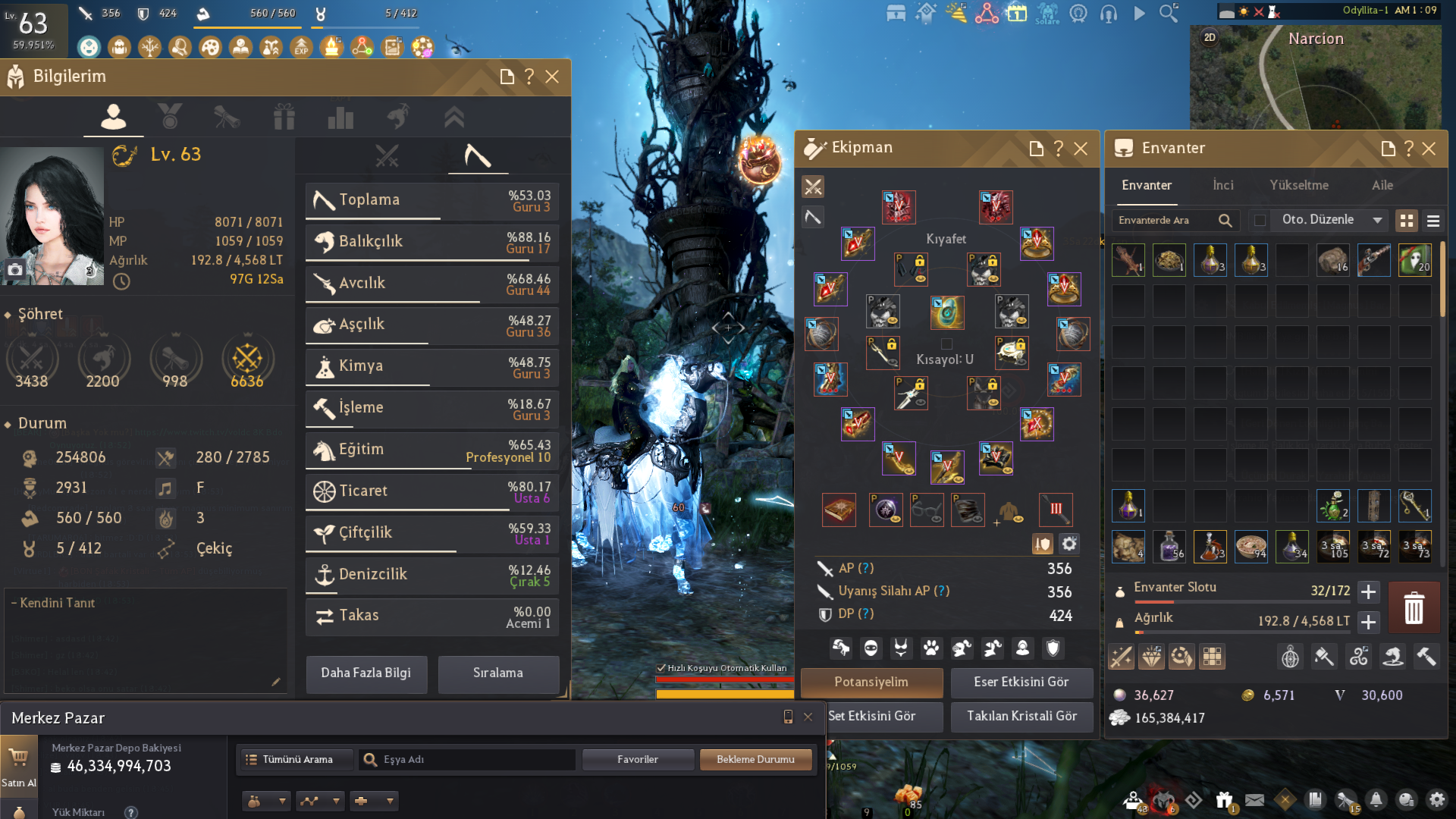This screenshot has width=1456, height=819.
Task: Open the Potansiyelim panel
Action: coord(871,682)
